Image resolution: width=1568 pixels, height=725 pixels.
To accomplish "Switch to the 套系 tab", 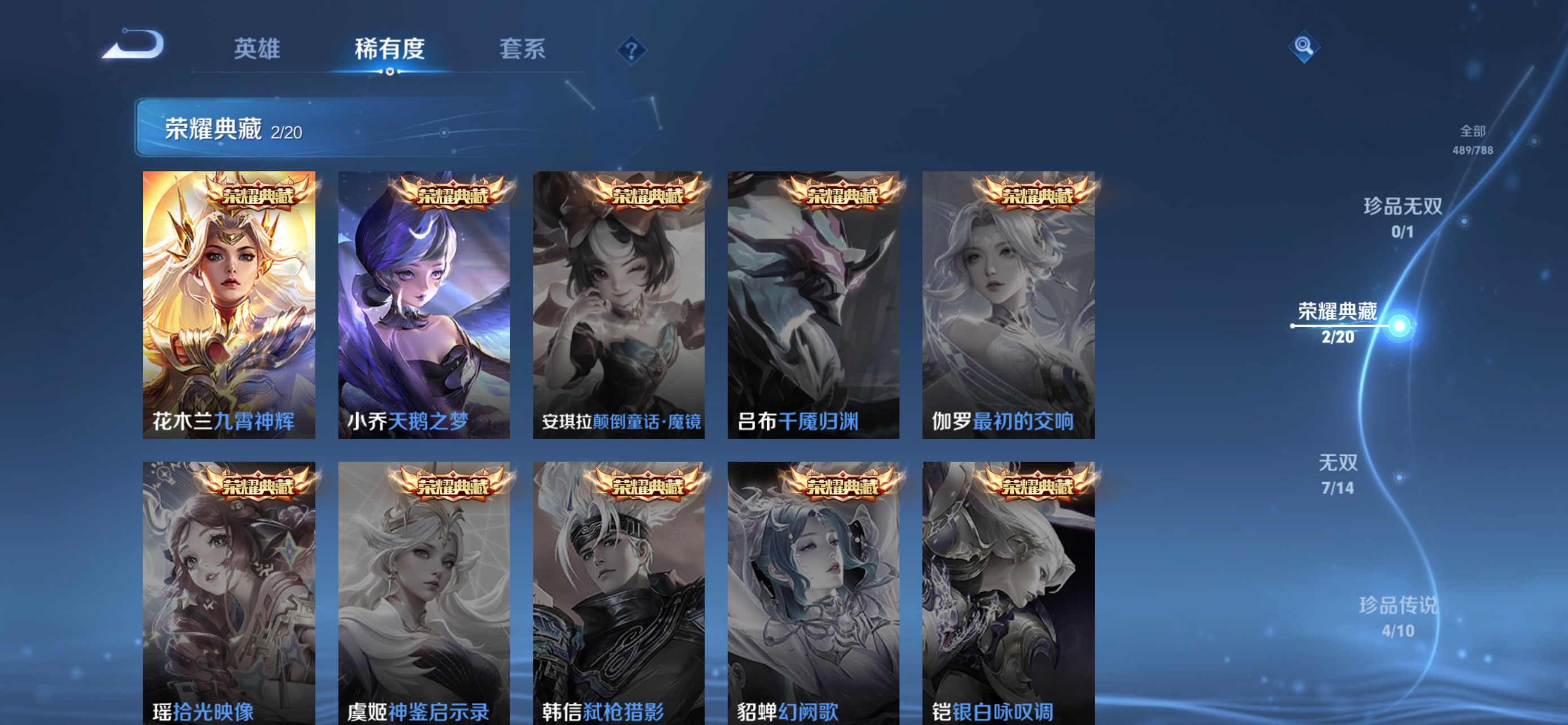I will (522, 50).
